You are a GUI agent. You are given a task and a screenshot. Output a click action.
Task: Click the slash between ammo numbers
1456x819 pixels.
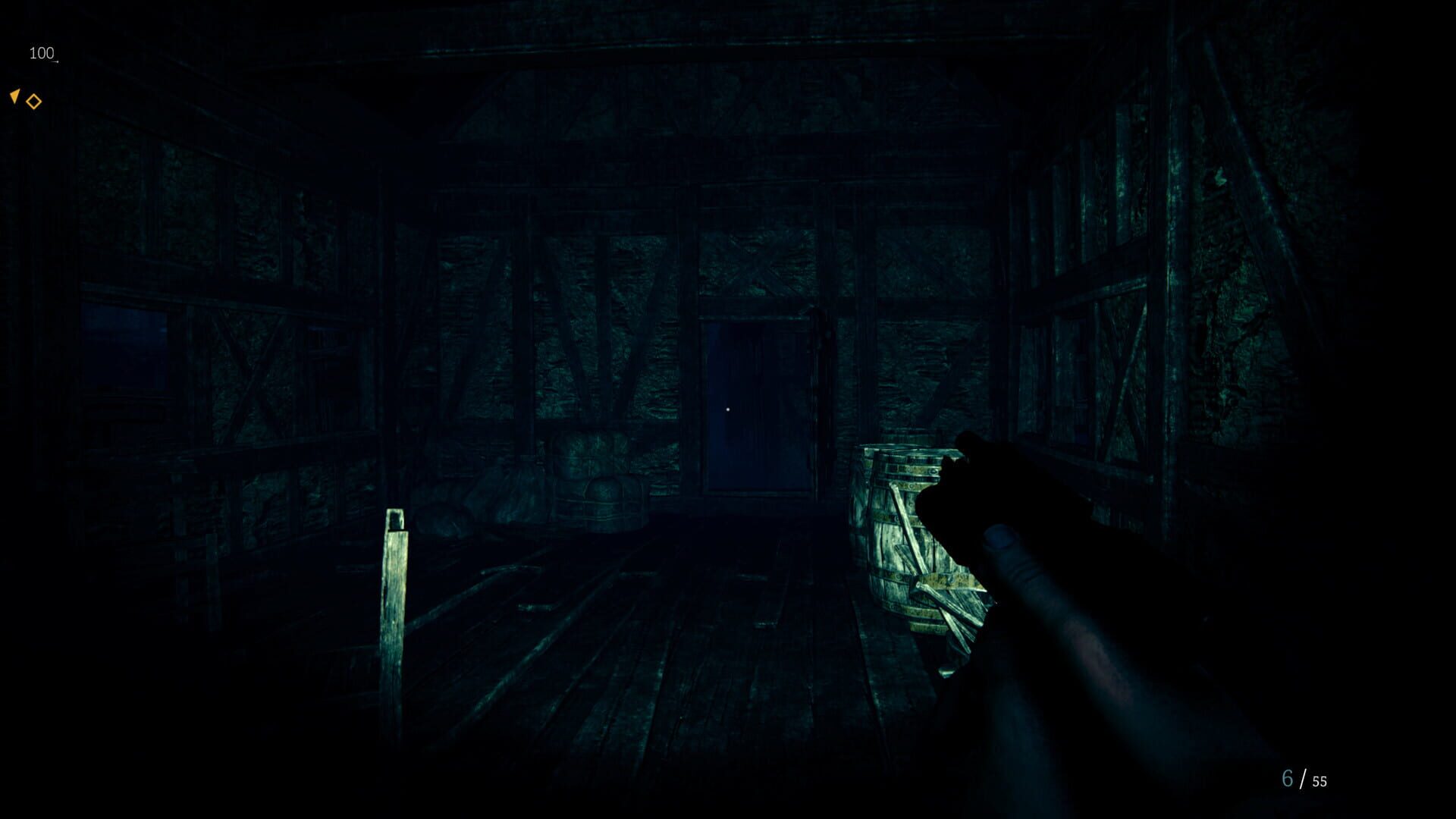coord(1304,777)
